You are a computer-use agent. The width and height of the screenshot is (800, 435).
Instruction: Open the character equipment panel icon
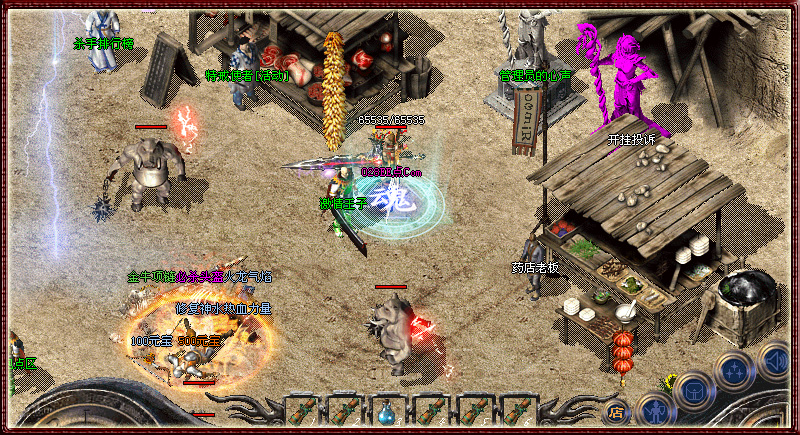click(655, 409)
